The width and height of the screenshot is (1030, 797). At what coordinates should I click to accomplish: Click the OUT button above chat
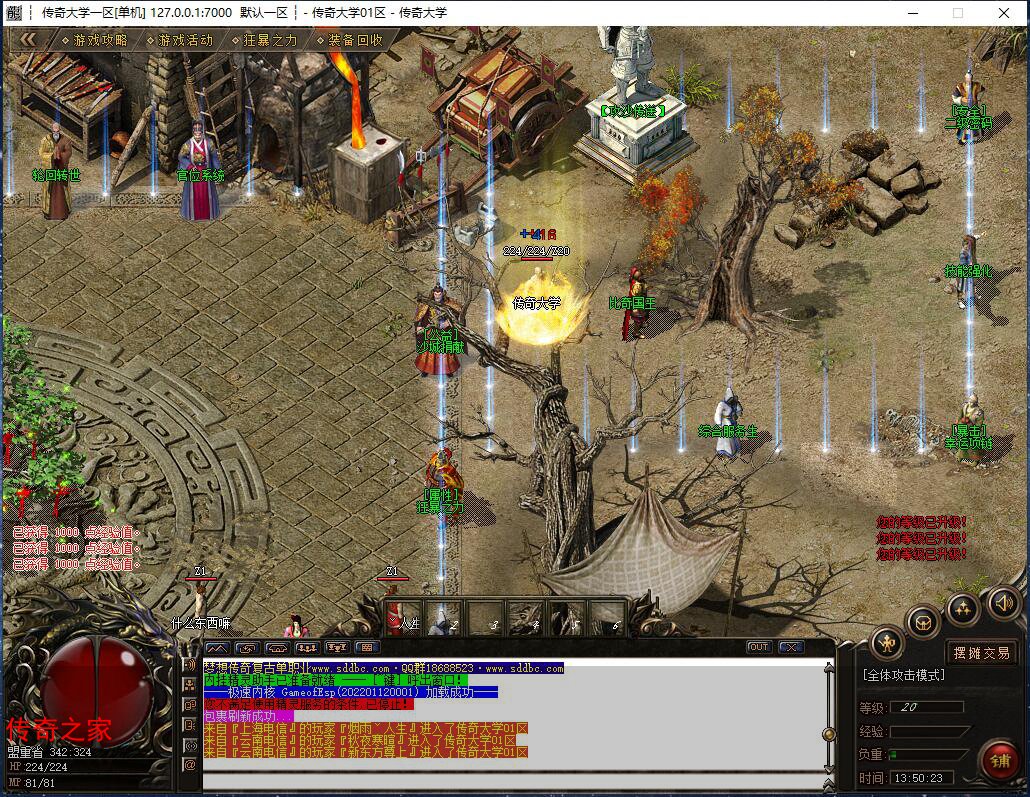click(759, 647)
